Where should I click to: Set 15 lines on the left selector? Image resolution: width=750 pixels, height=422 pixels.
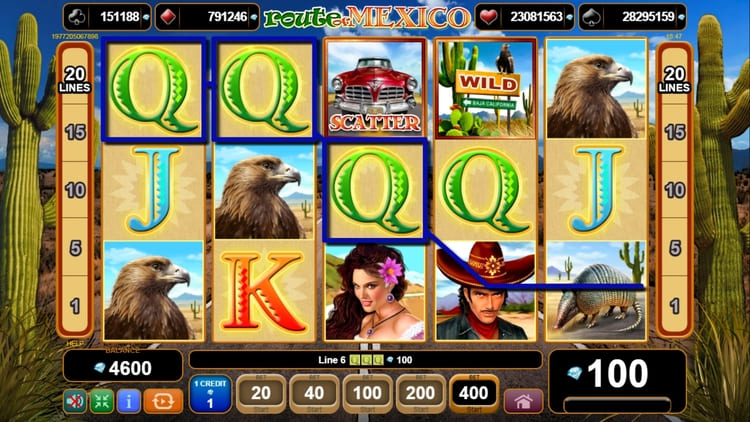click(74, 132)
